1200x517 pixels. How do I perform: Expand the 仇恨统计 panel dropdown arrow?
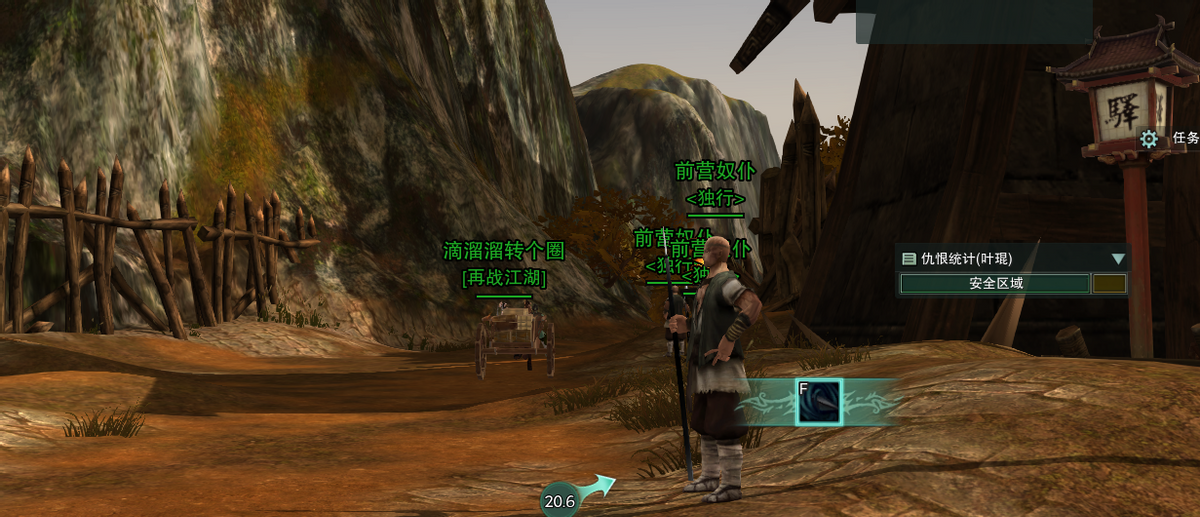[x=1118, y=259]
